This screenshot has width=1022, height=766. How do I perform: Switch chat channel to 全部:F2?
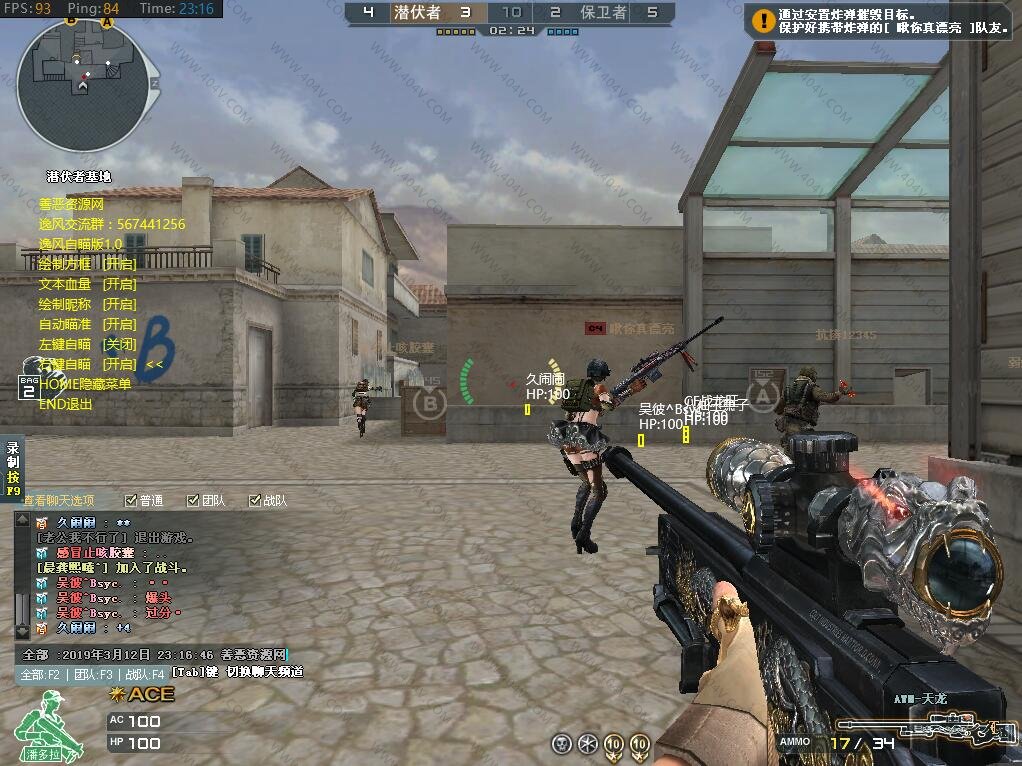pos(40,675)
